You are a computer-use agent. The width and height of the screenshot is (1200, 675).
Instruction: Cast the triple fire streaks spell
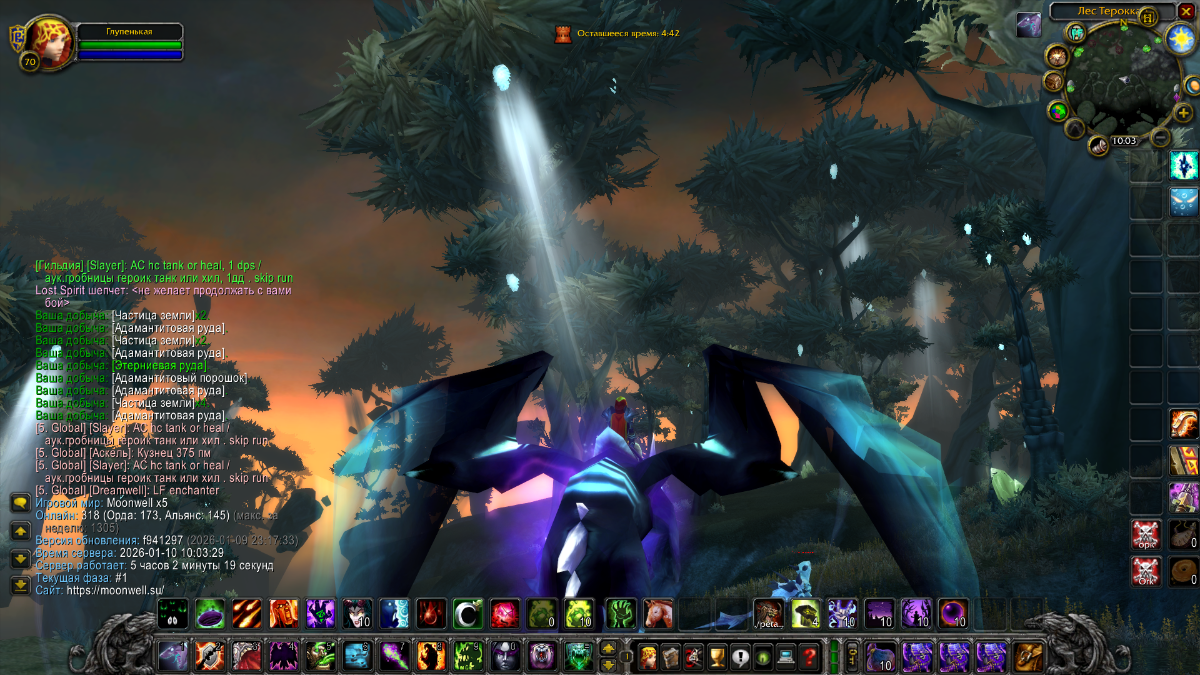coord(247,613)
